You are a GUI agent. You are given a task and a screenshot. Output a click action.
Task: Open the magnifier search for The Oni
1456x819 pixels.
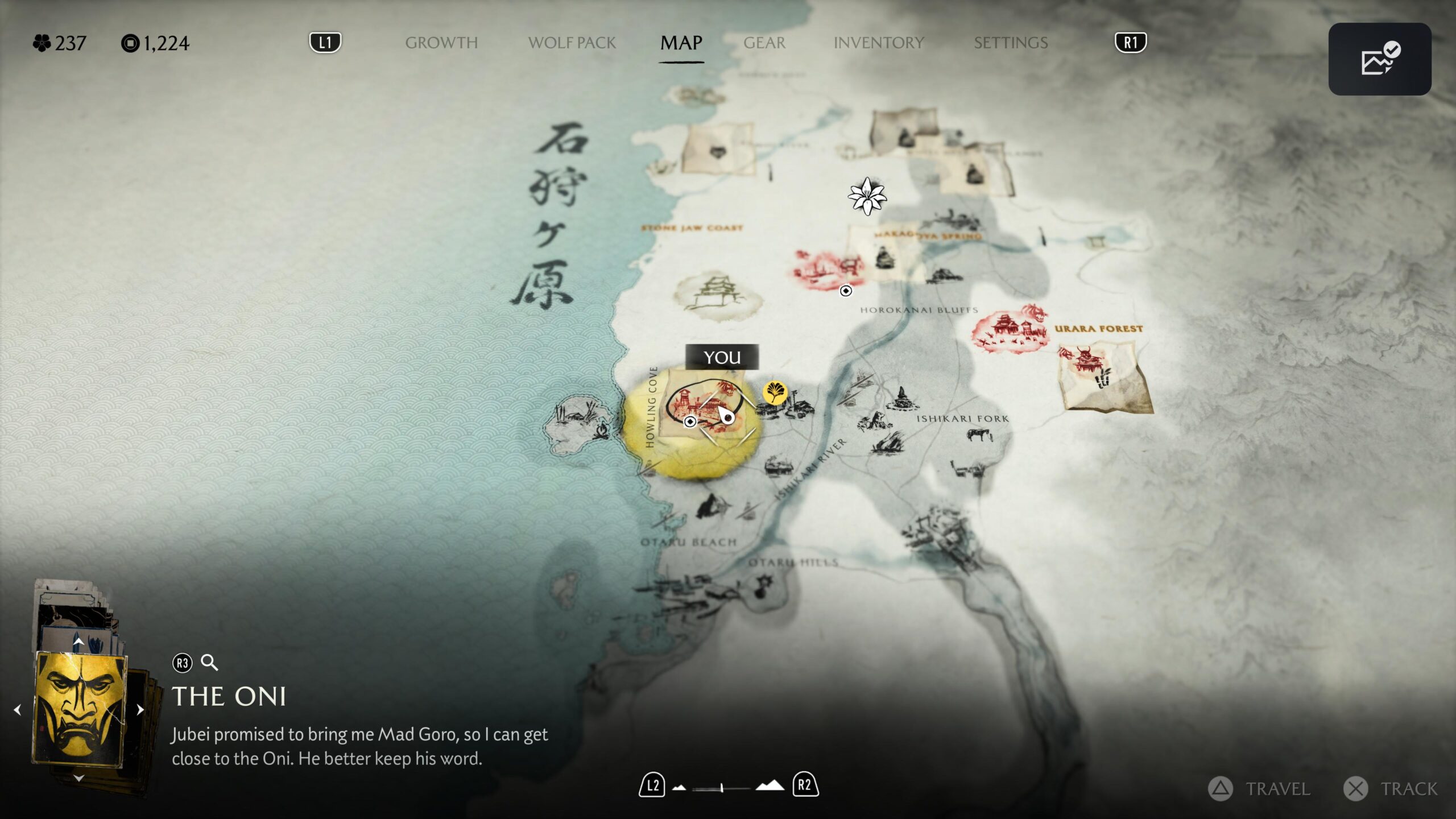(x=209, y=663)
